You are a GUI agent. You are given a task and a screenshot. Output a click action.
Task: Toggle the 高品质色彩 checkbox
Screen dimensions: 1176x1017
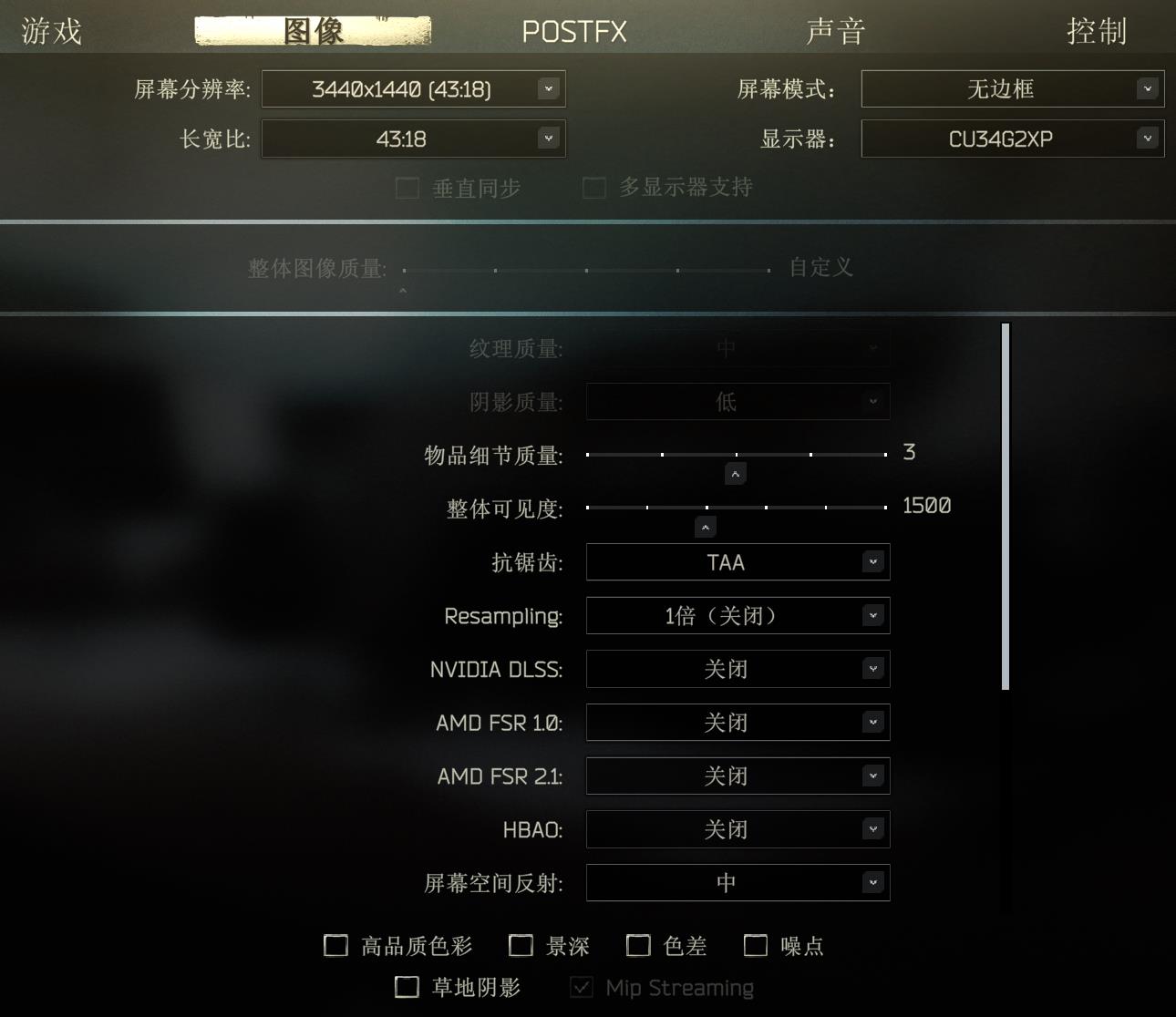[x=335, y=946]
